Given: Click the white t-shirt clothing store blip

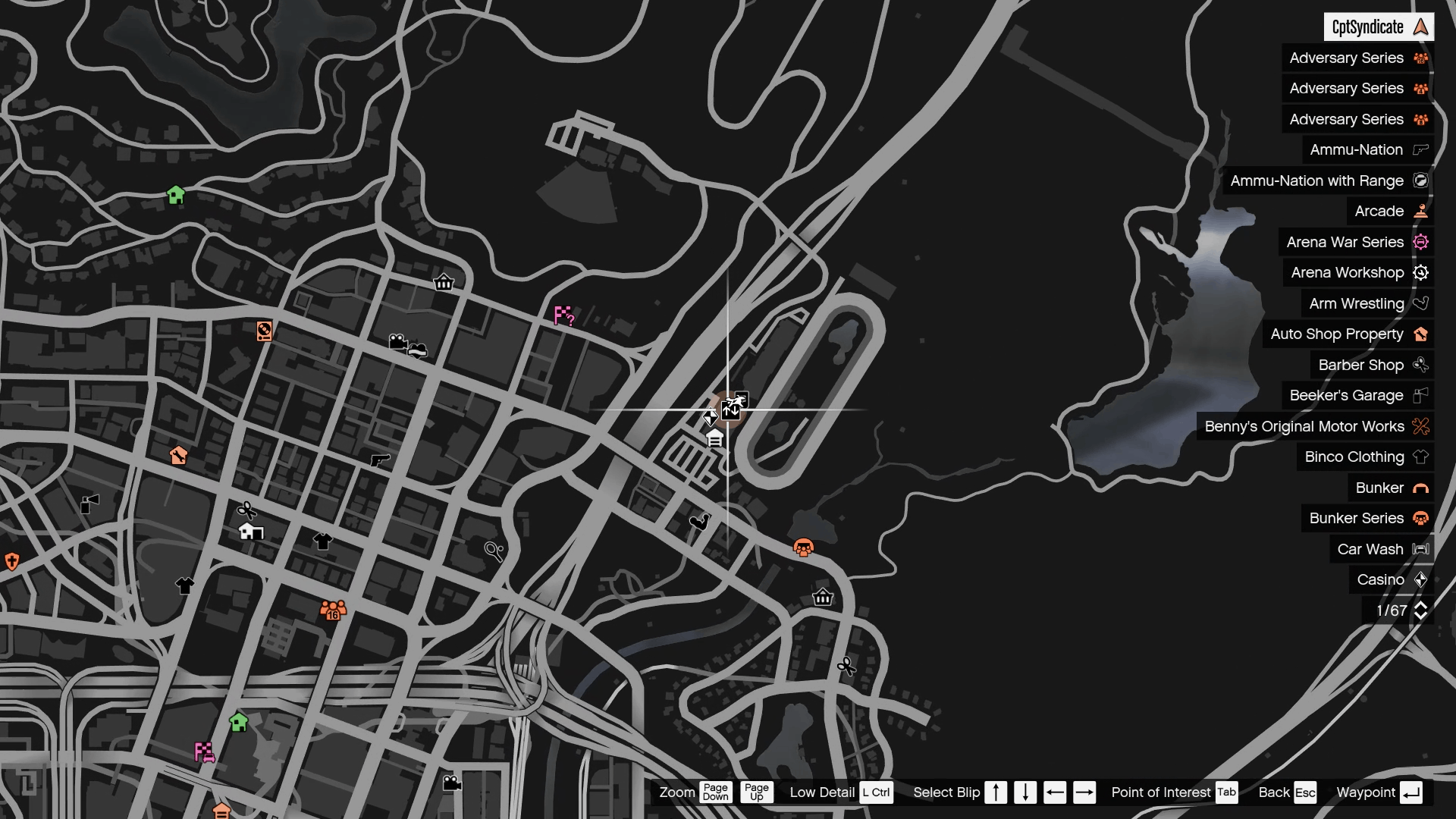Looking at the screenshot, I should pos(322,540).
